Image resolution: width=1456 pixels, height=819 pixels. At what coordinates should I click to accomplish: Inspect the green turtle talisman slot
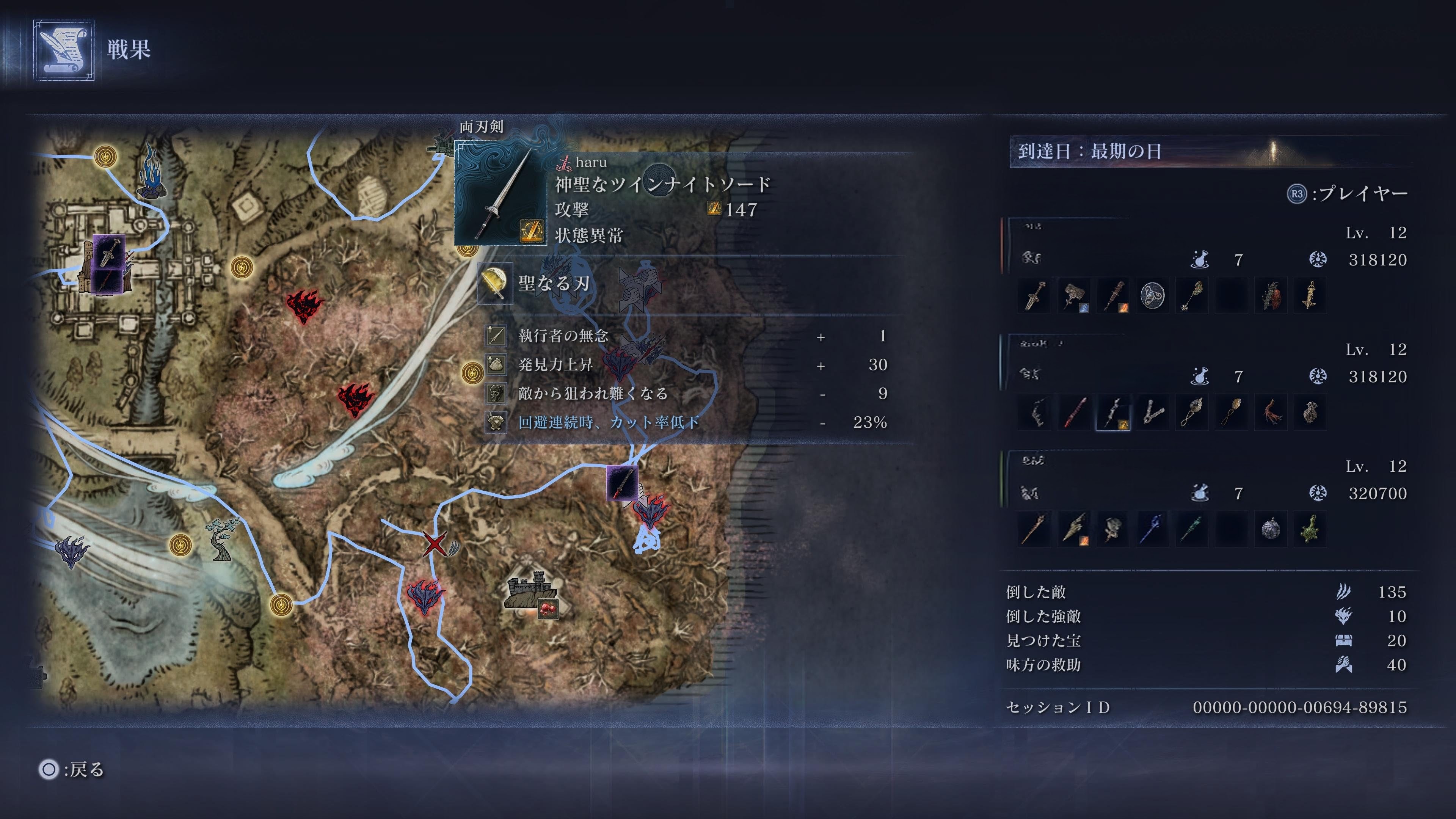(x=1310, y=529)
